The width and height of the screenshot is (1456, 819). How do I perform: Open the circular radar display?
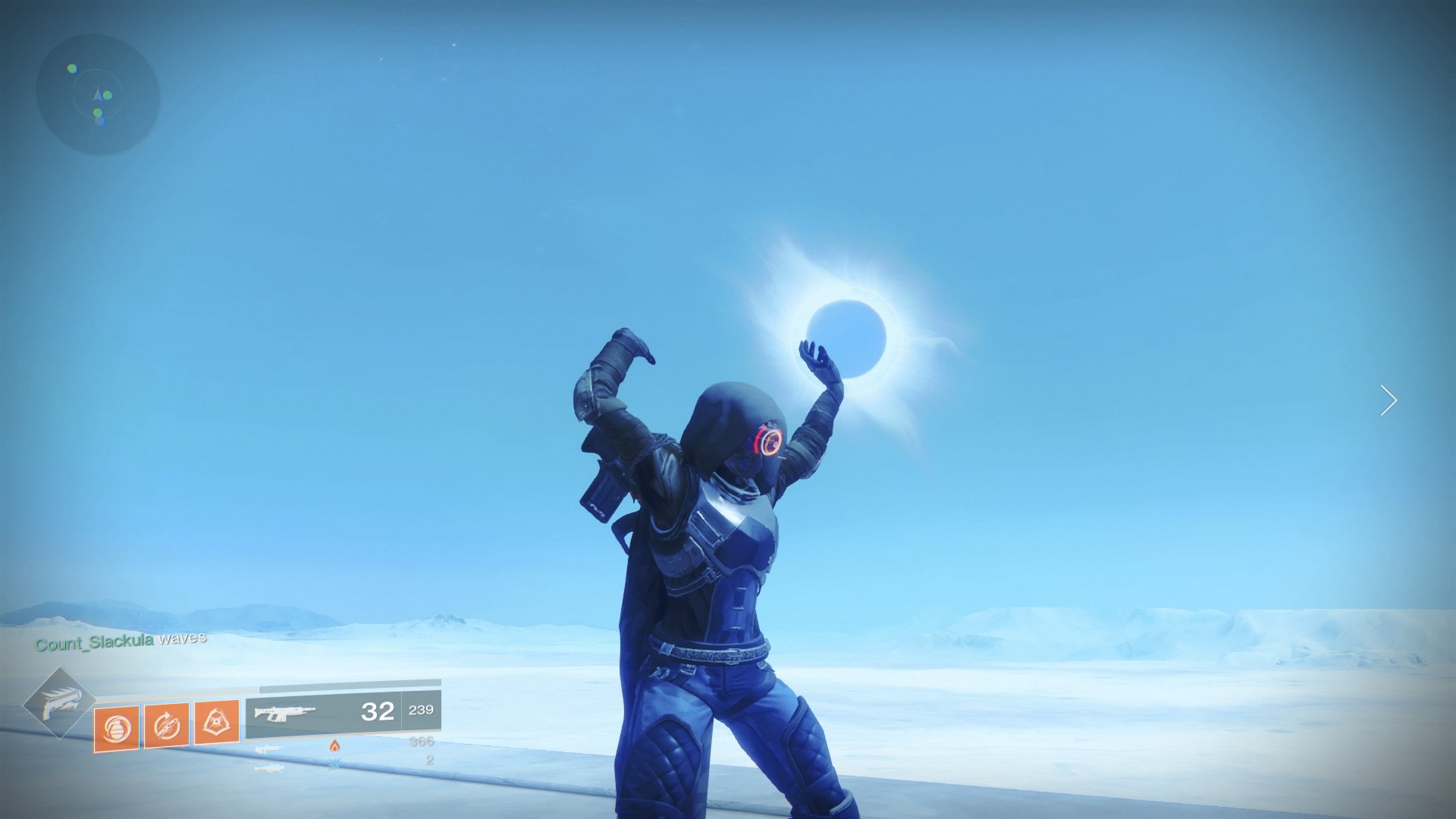click(98, 95)
